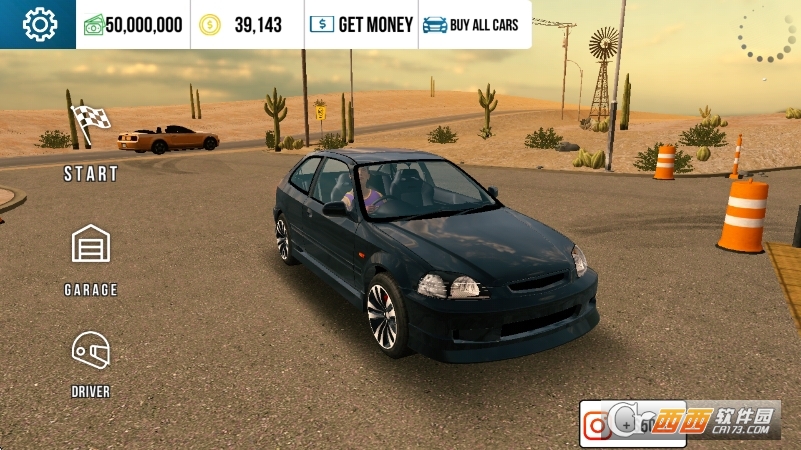Click the Get Money button

click(361, 25)
